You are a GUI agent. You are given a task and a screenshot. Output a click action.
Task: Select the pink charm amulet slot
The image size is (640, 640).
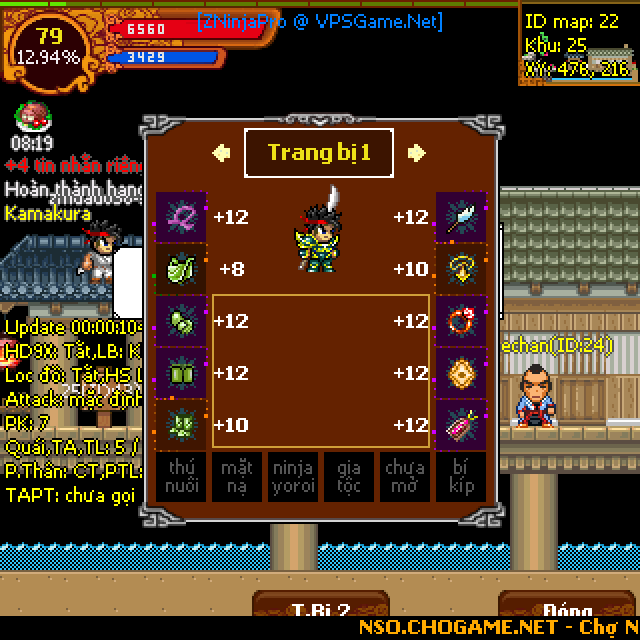click(x=461, y=425)
